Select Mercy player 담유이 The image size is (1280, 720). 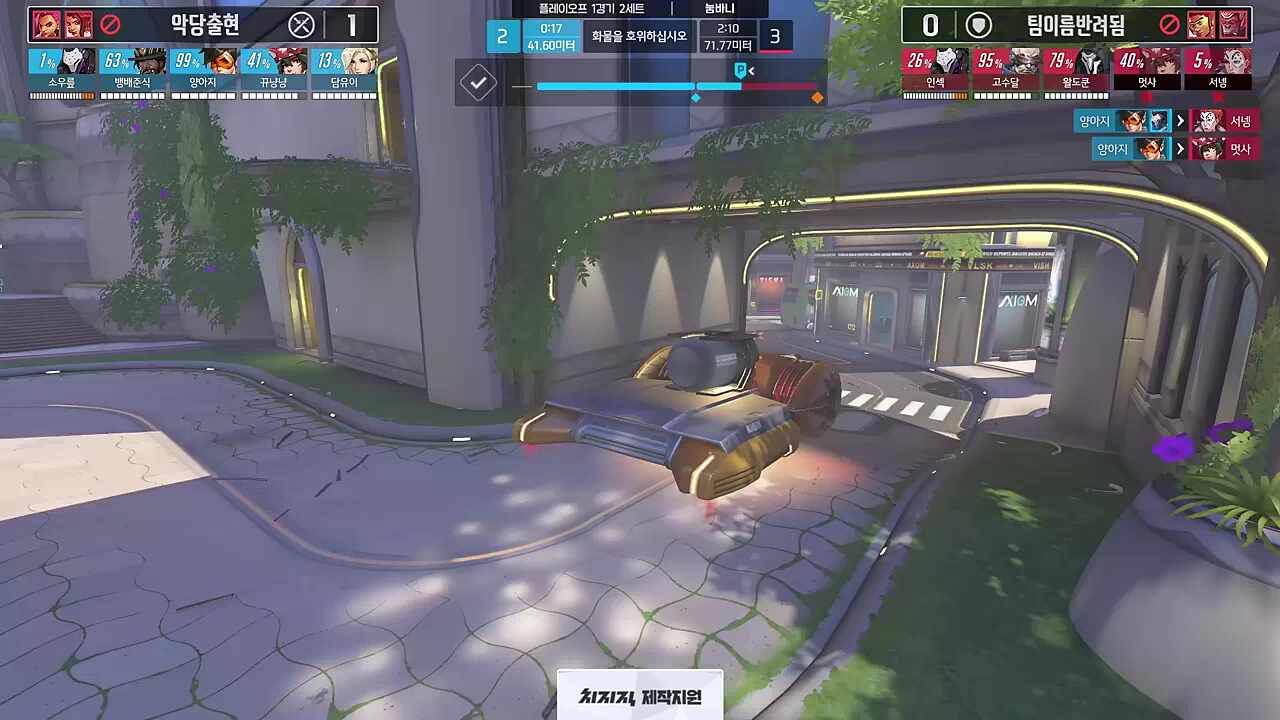coord(344,72)
